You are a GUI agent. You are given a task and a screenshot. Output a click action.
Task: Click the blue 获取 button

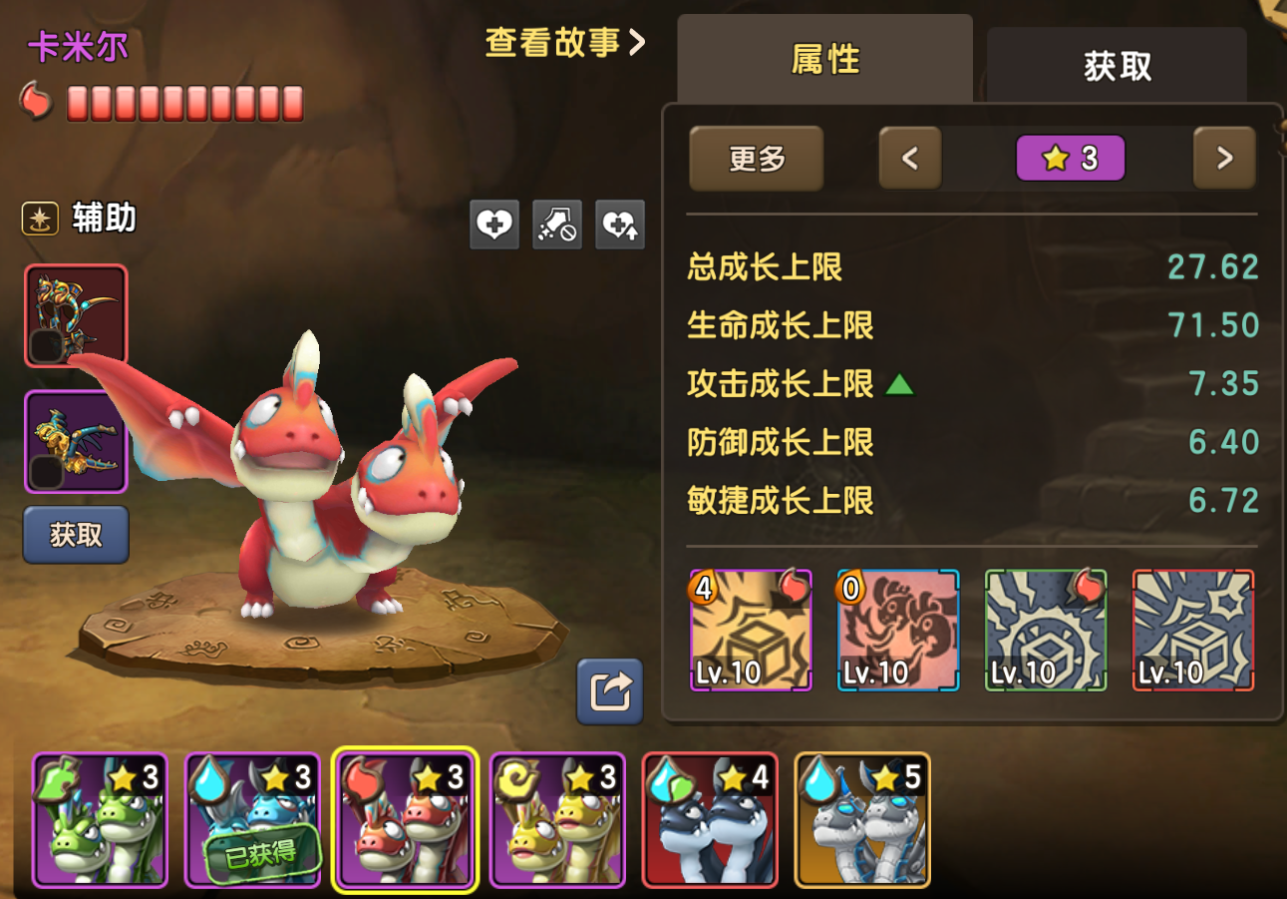[x=76, y=535]
